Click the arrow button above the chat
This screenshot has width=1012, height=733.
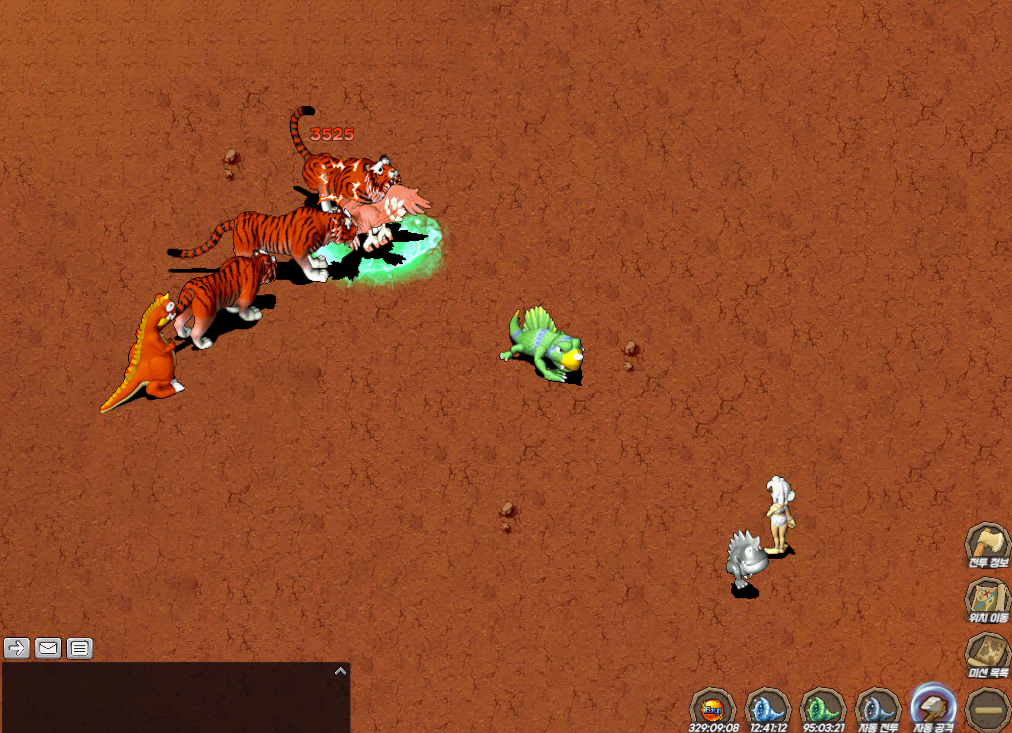pyautogui.click(x=17, y=648)
